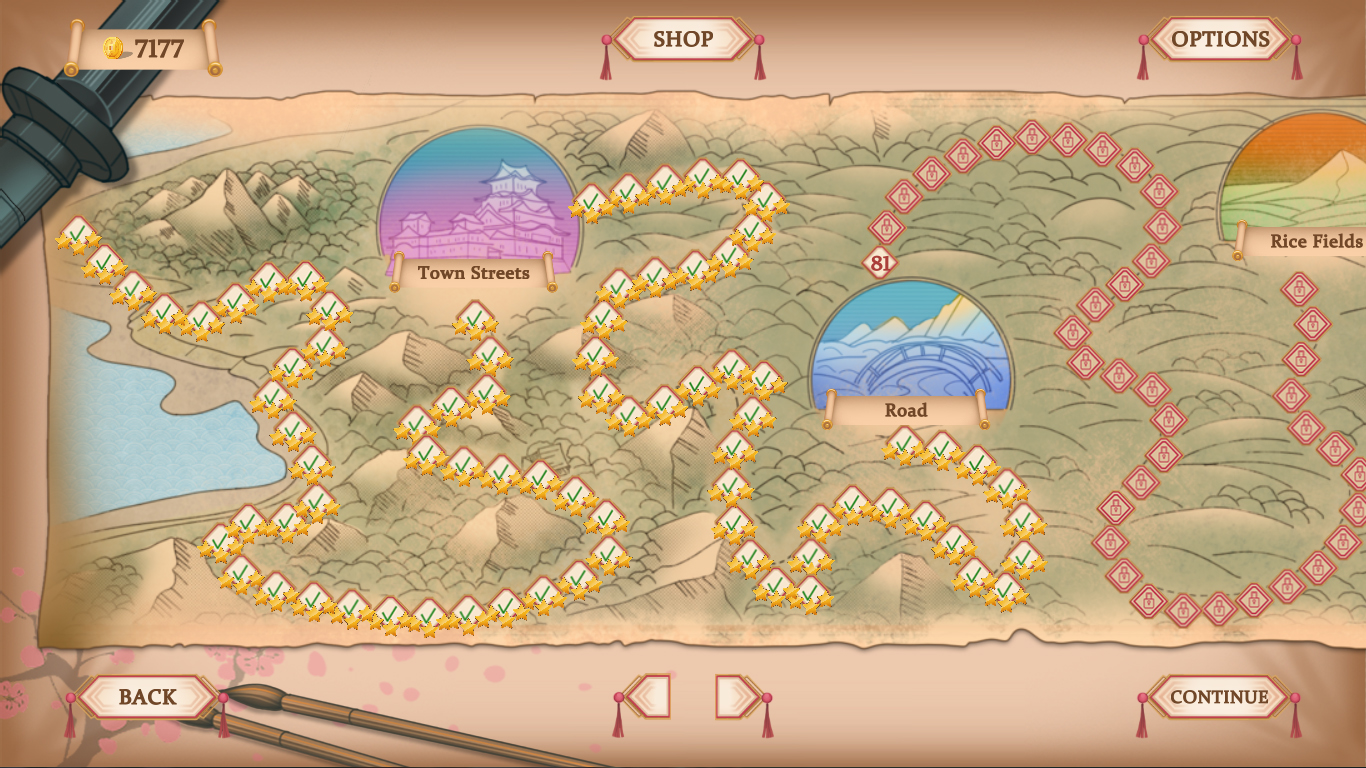The image size is (1366, 768).
Task: Show the next map page with the right arrow
Action: [736, 697]
